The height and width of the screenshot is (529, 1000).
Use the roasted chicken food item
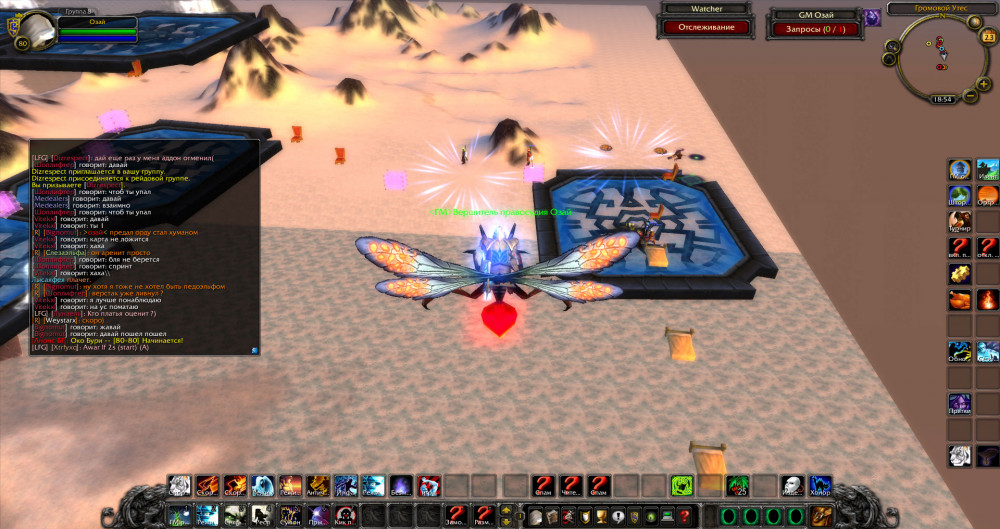(959, 299)
